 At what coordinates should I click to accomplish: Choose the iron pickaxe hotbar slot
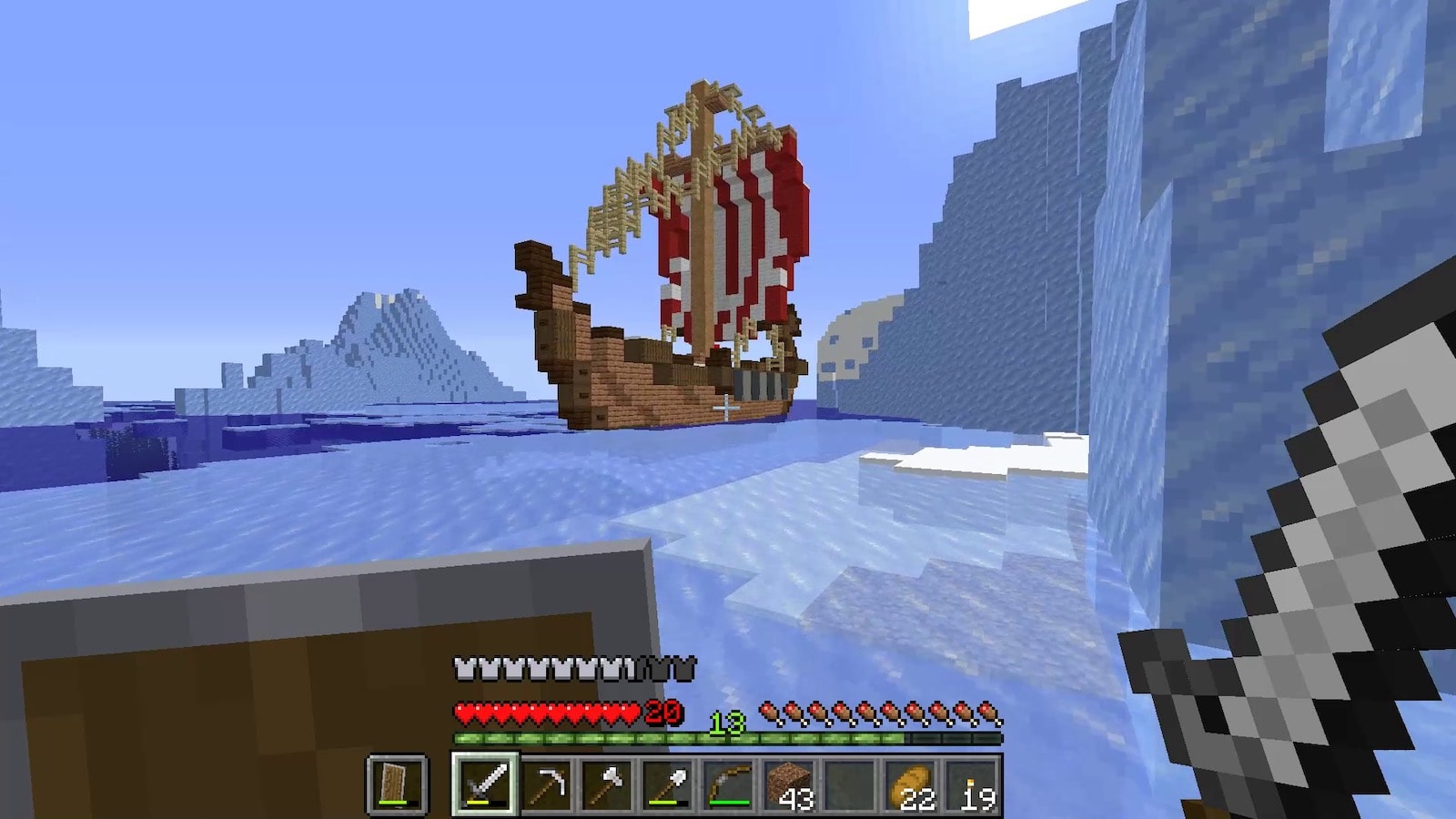pos(547,784)
